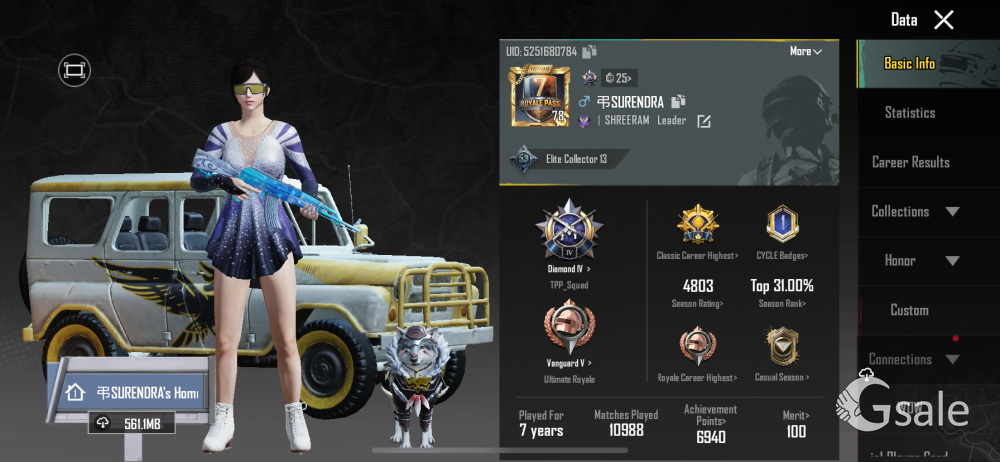Viewport: 1000px width, 462px height.
Task: View the Diamond IV tier badge
Action: click(x=568, y=233)
